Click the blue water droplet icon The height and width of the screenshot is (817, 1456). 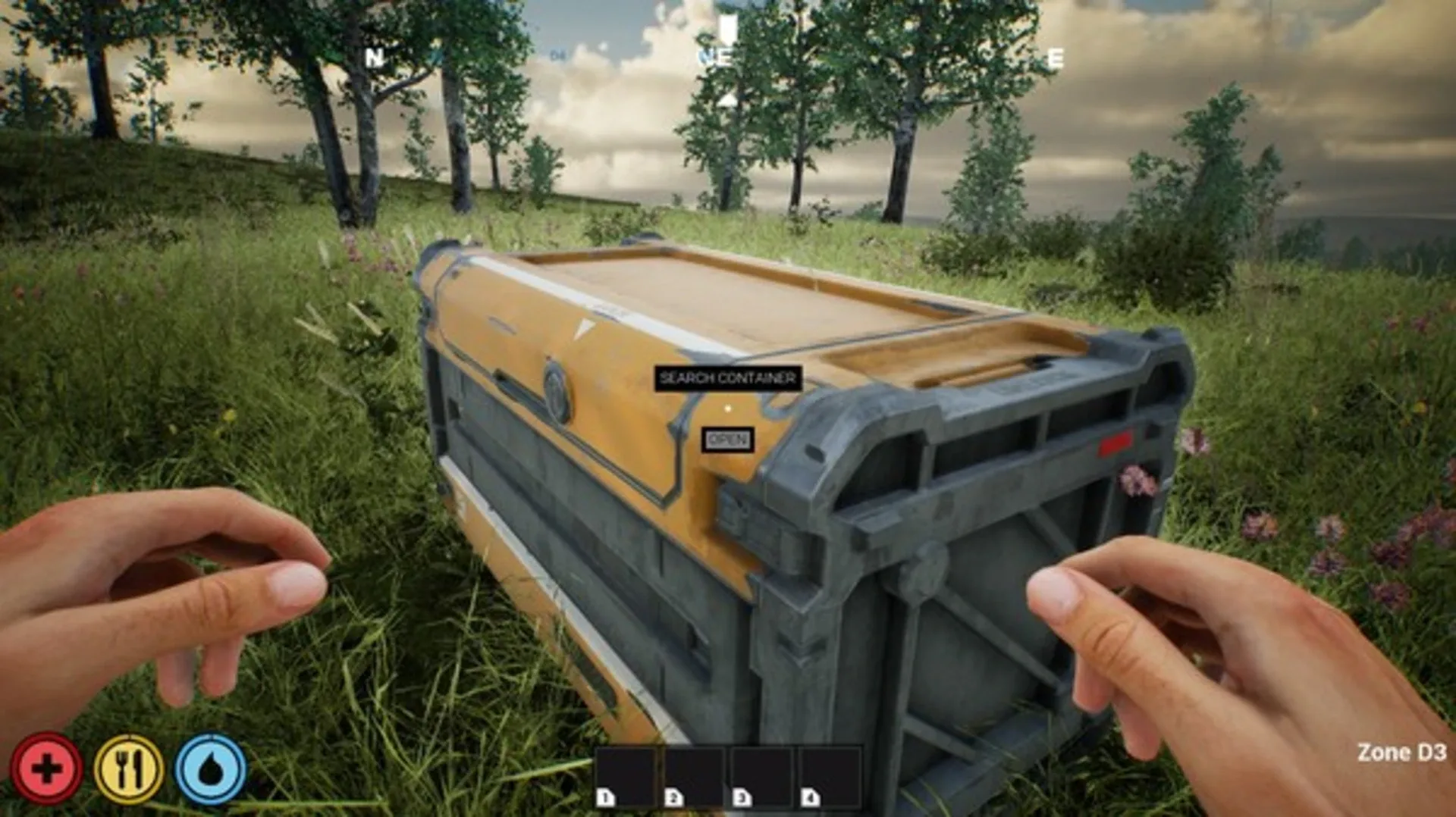[211, 767]
